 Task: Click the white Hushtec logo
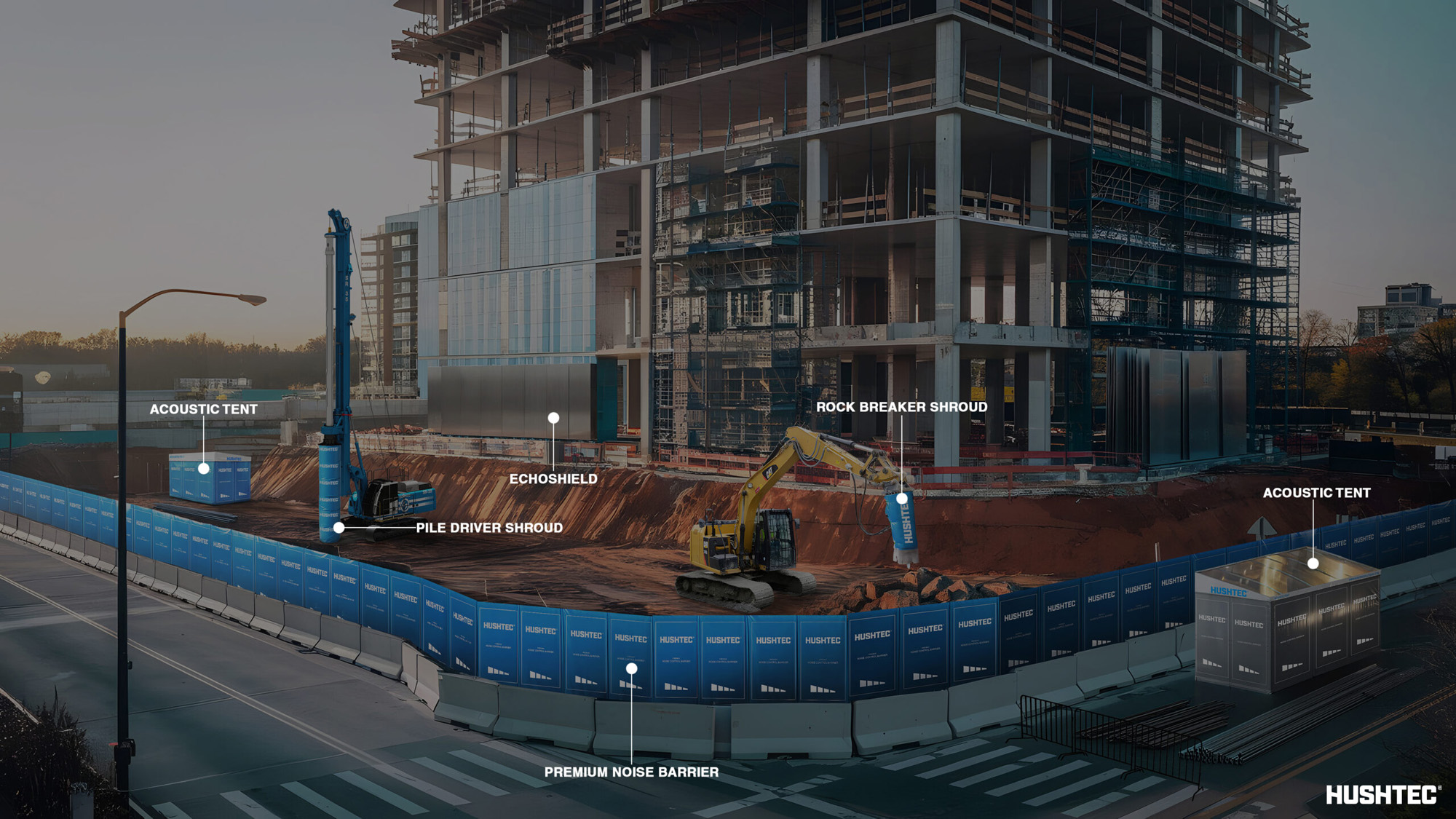pos(1381,794)
